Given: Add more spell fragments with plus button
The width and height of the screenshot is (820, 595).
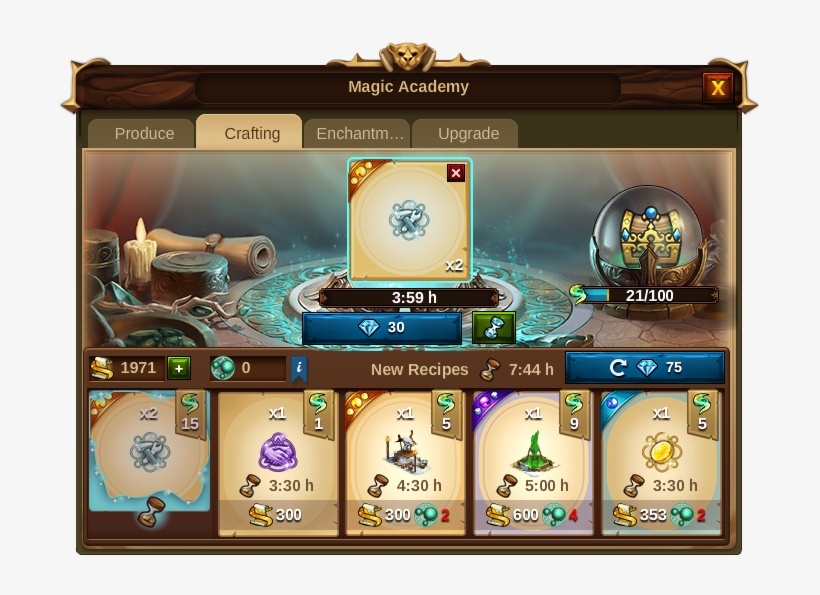Looking at the screenshot, I should (179, 368).
